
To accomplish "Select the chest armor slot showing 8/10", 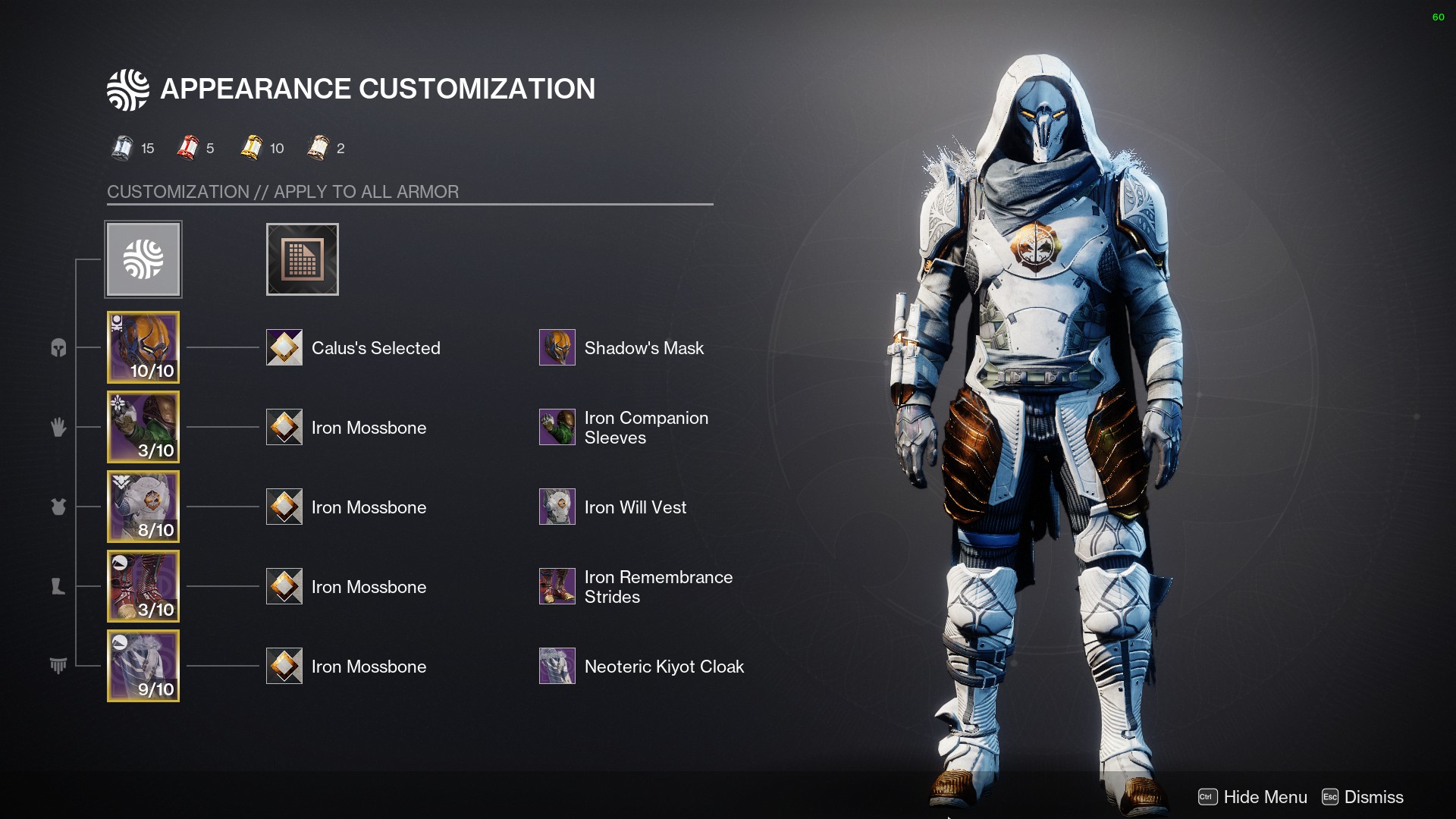I will (143, 507).
